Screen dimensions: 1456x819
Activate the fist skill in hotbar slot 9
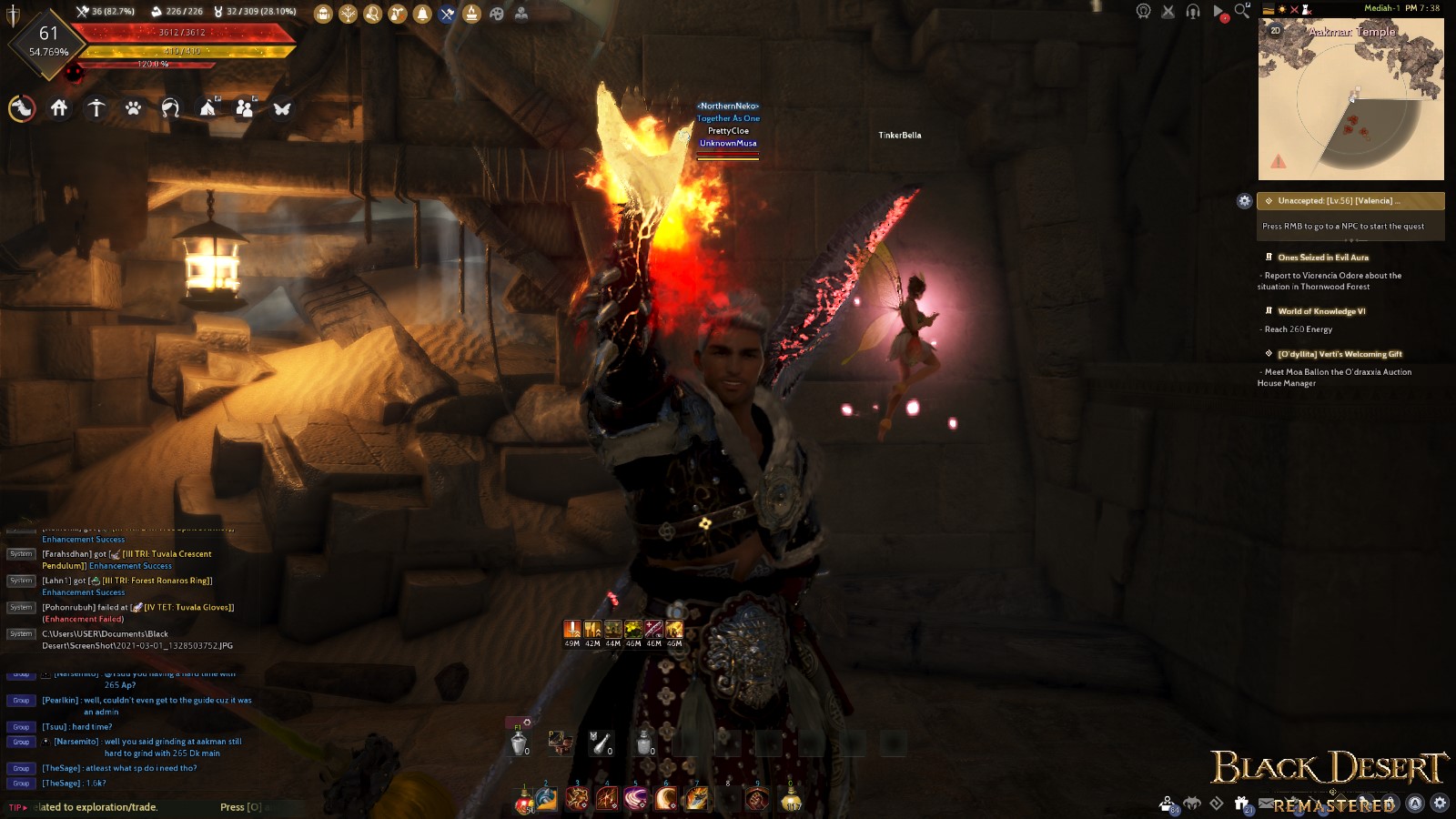pos(757,799)
